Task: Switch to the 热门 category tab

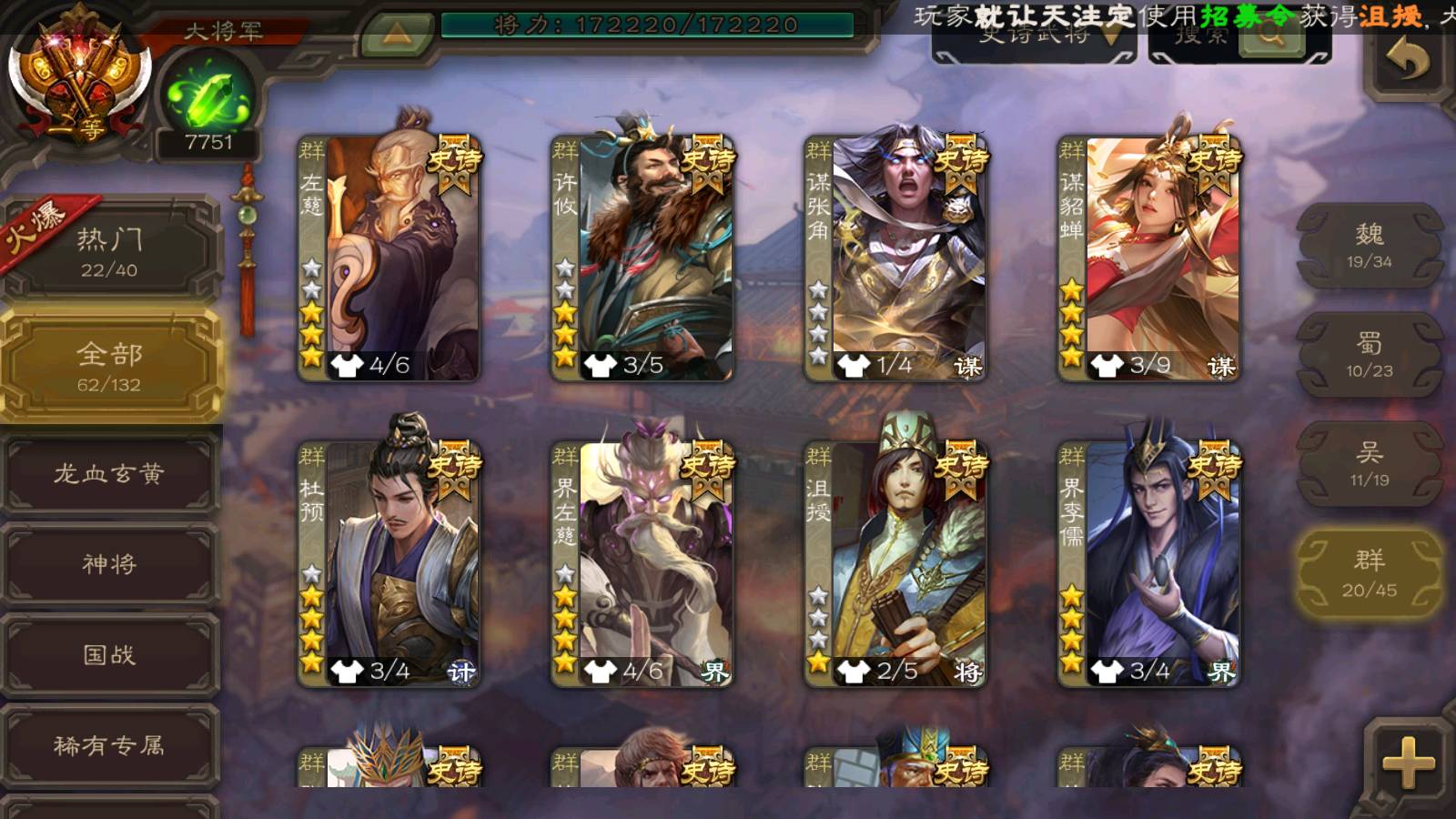Action: point(109,251)
